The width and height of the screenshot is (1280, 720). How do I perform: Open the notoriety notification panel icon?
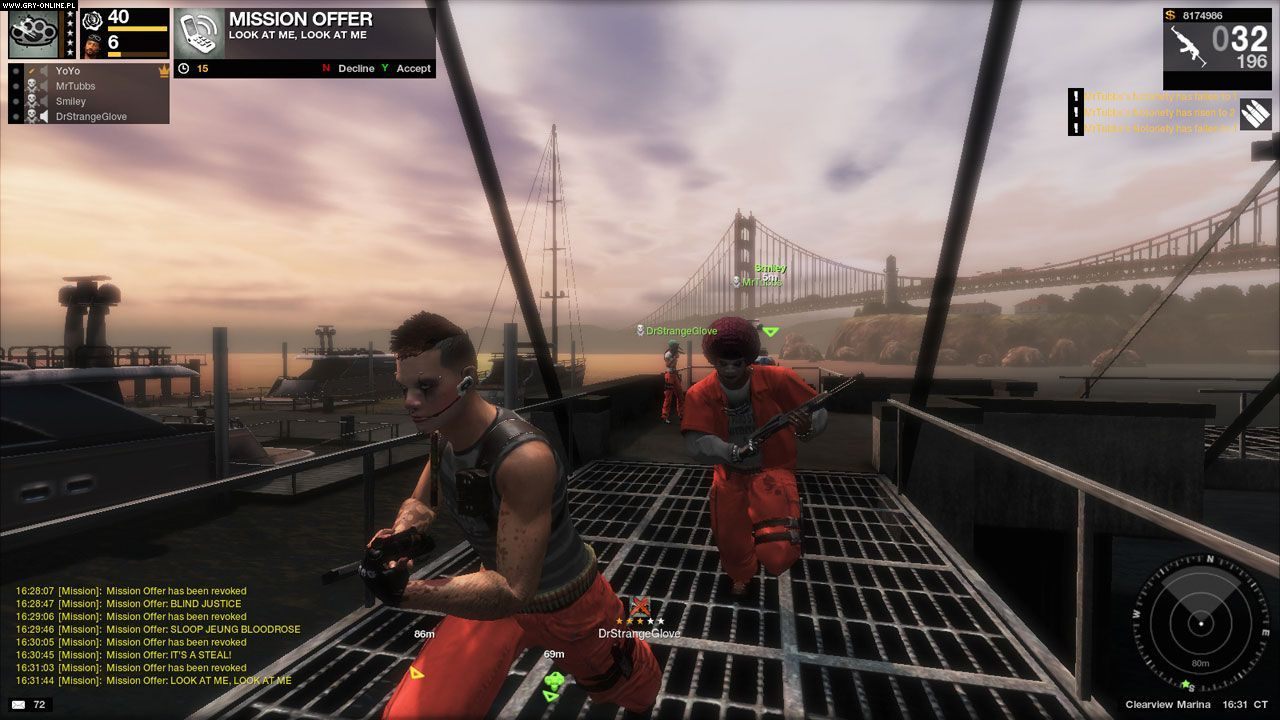click(1256, 113)
